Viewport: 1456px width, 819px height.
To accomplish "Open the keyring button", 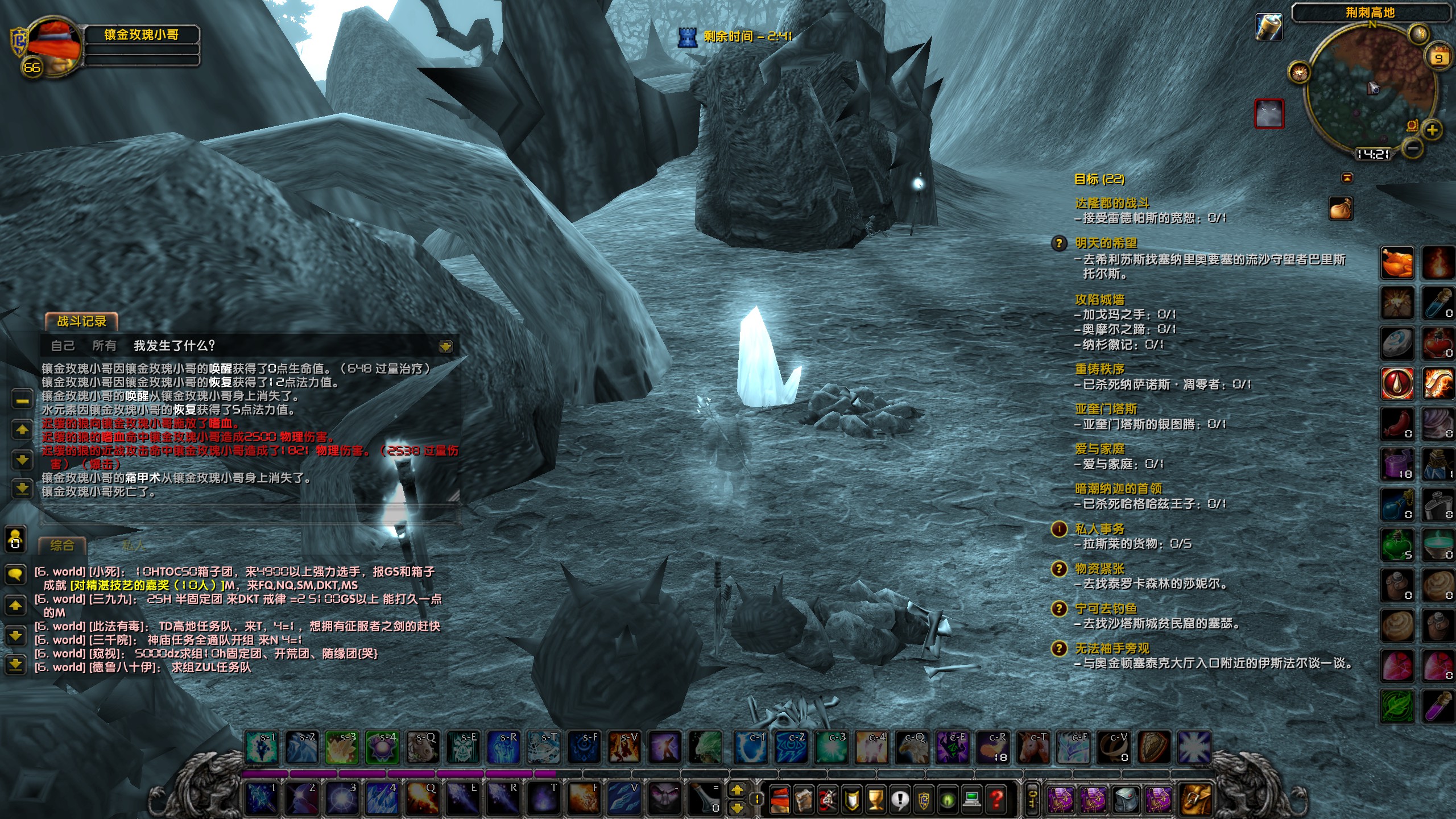I will tap(1032, 800).
